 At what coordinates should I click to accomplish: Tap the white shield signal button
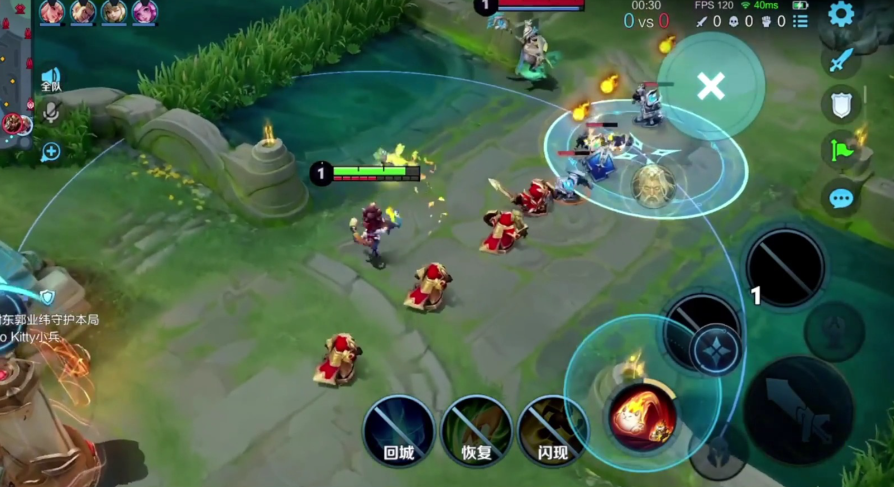tap(841, 104)
